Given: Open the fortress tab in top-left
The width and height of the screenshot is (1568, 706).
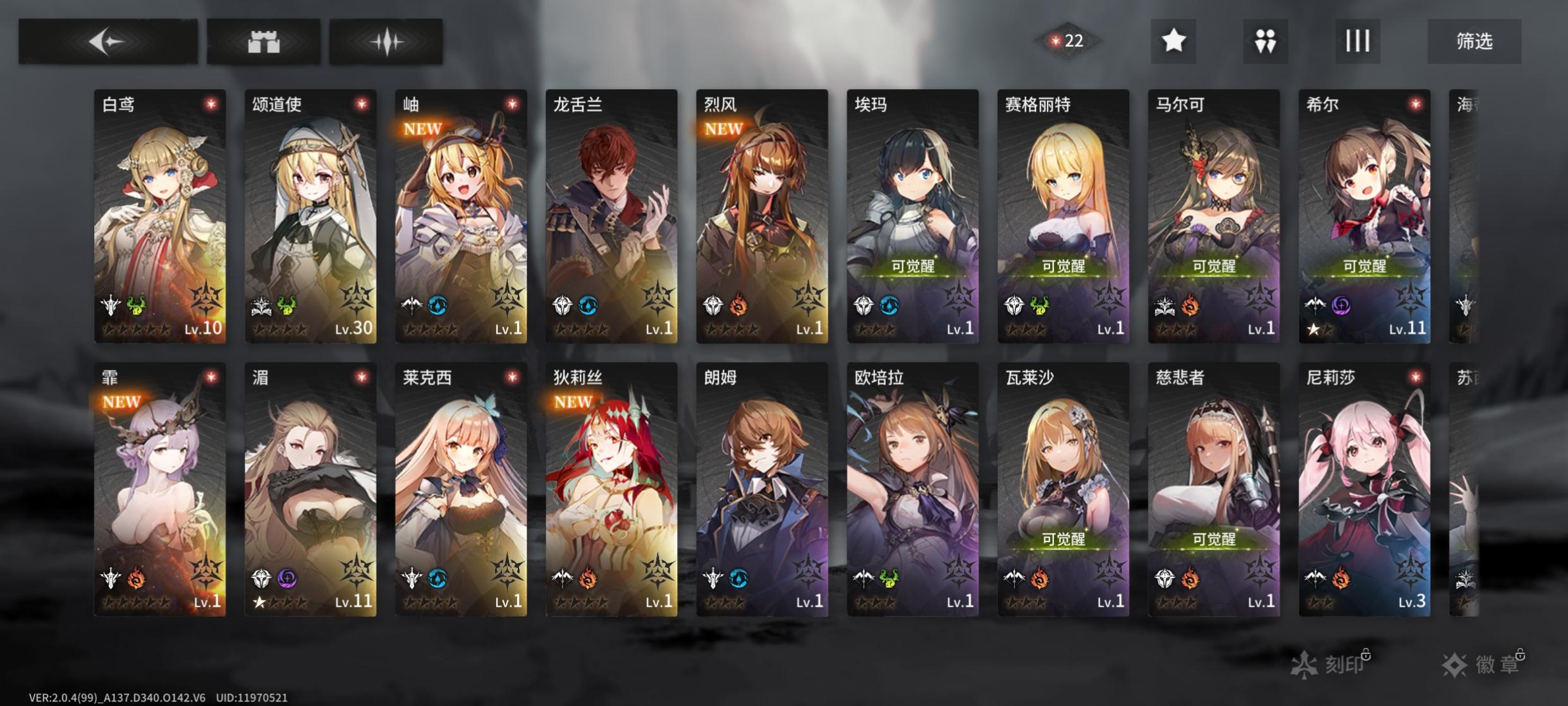Looking at the screenshot, I should pyautogui.click(x=262, y=41).
